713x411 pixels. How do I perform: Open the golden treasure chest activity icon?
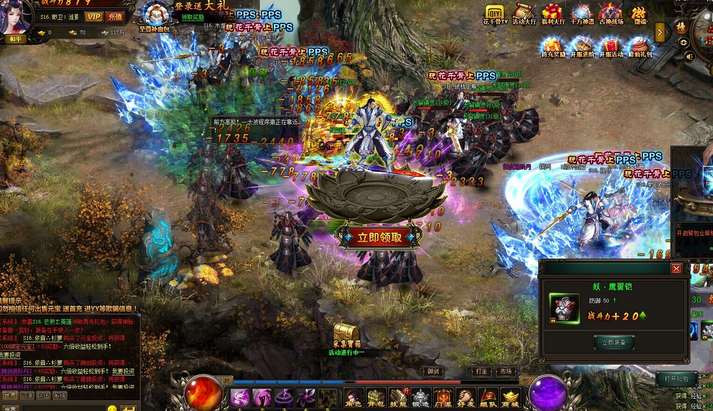pyautogui.click(x=345, y=333)
